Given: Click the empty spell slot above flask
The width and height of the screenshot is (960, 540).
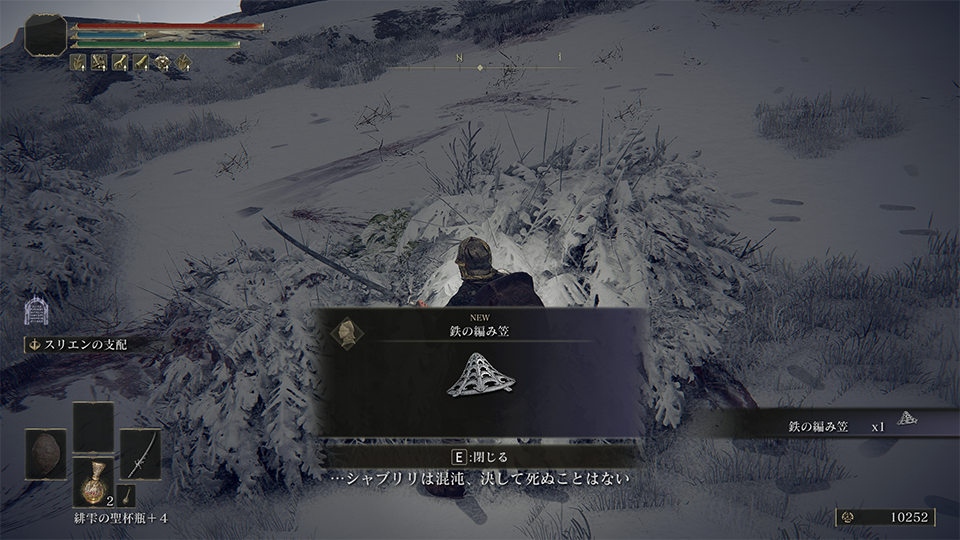Looking at the screenshot, I should coord(93,427).
